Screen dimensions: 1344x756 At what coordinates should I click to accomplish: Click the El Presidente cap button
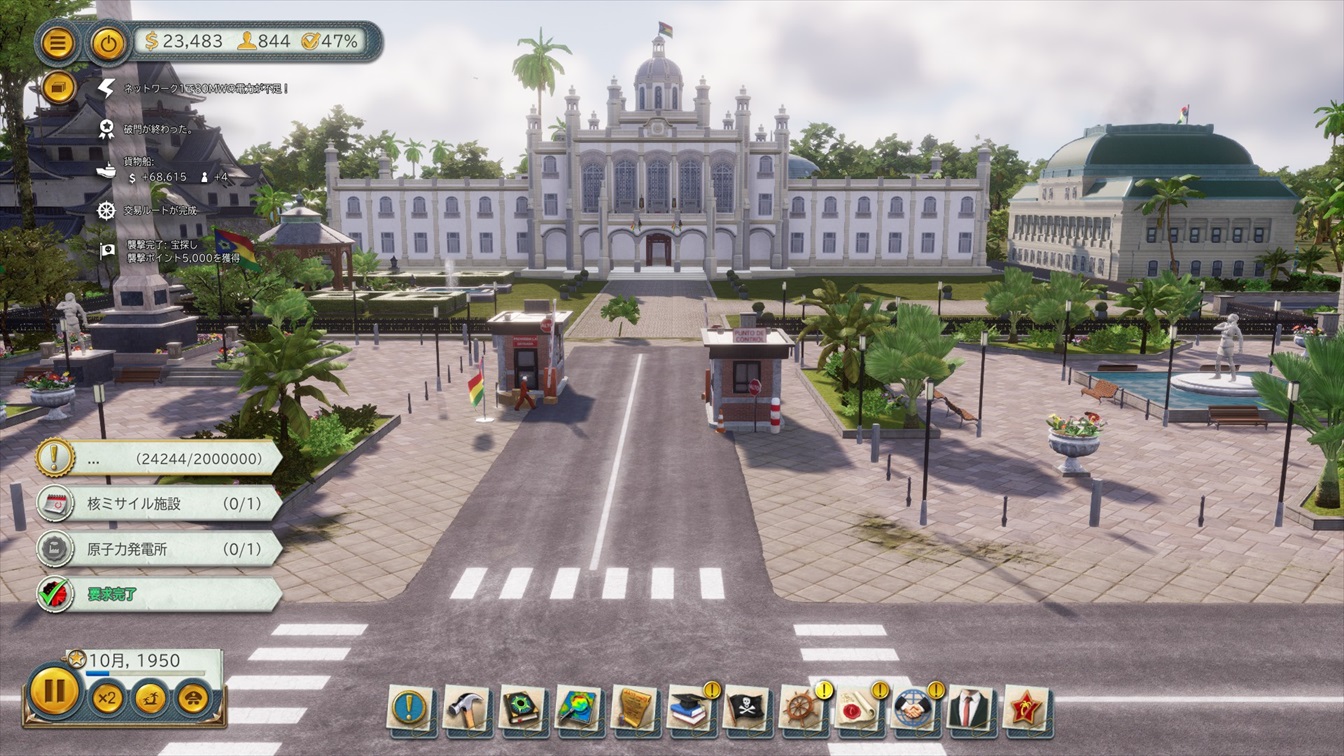click(x=192, y=697)
